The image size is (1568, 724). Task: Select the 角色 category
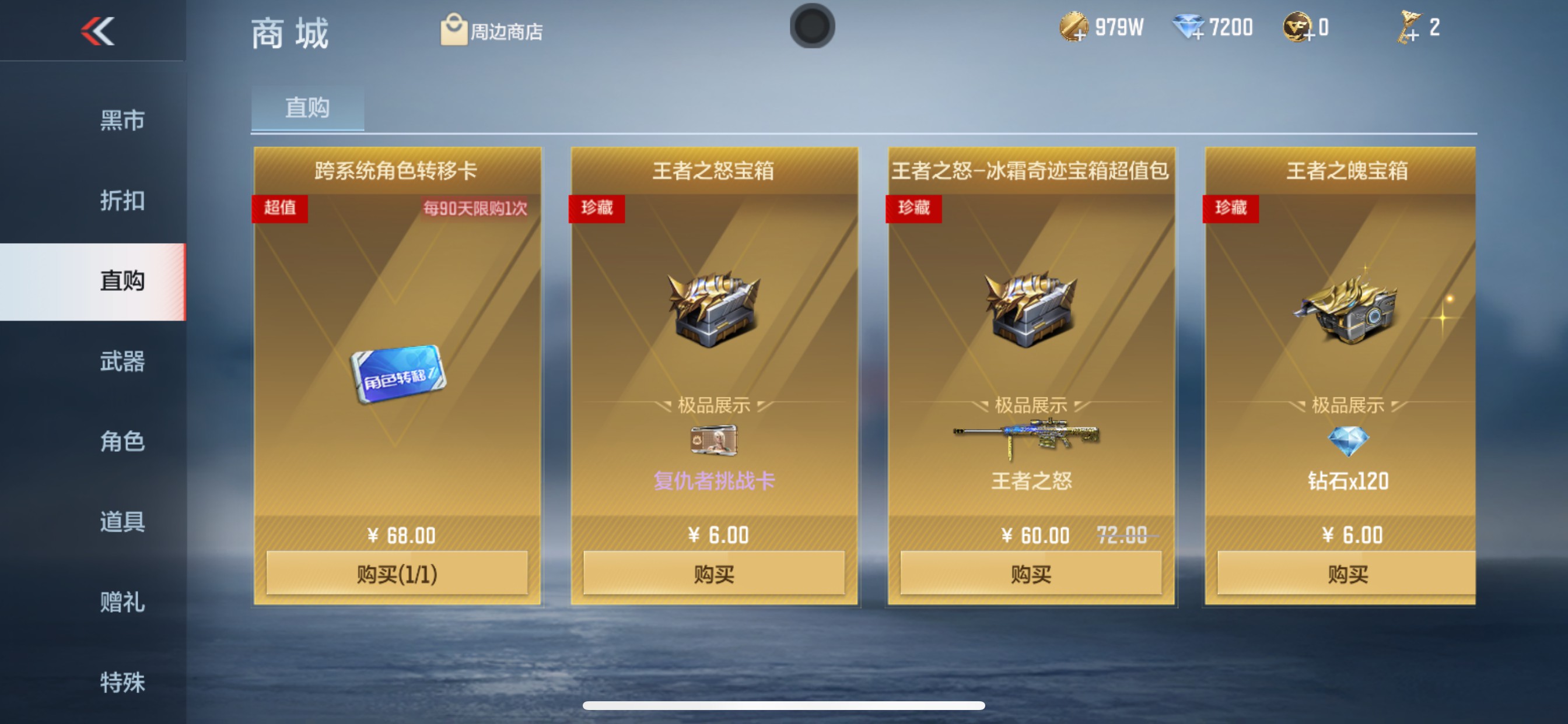pyautogui.click(x=122, y=442)
